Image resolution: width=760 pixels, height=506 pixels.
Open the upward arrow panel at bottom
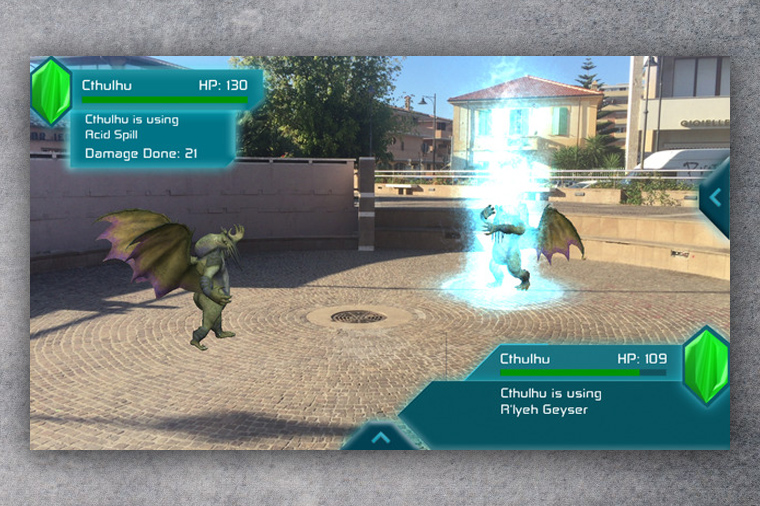coord(380,436)
